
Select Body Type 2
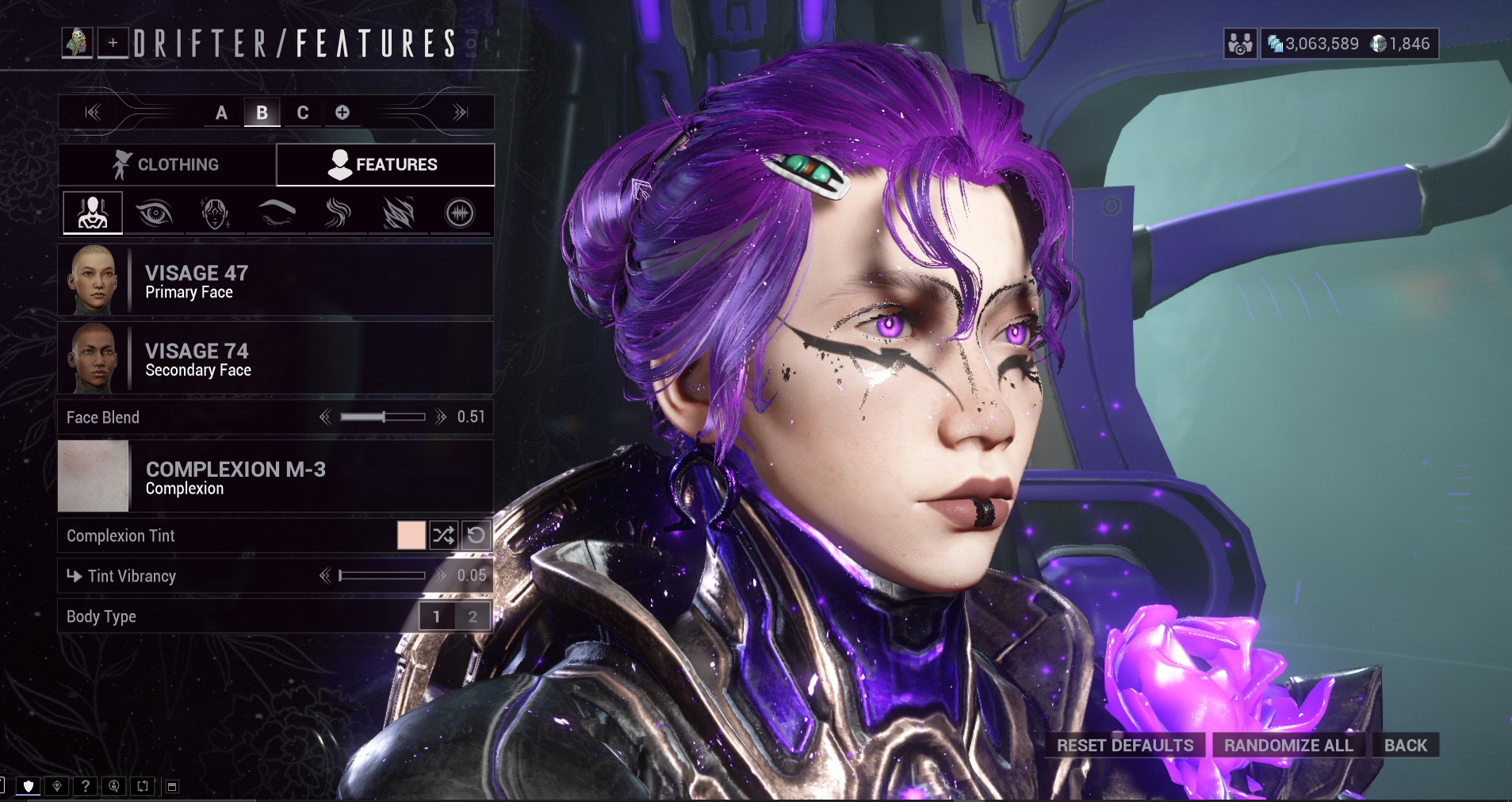point(473,616)
